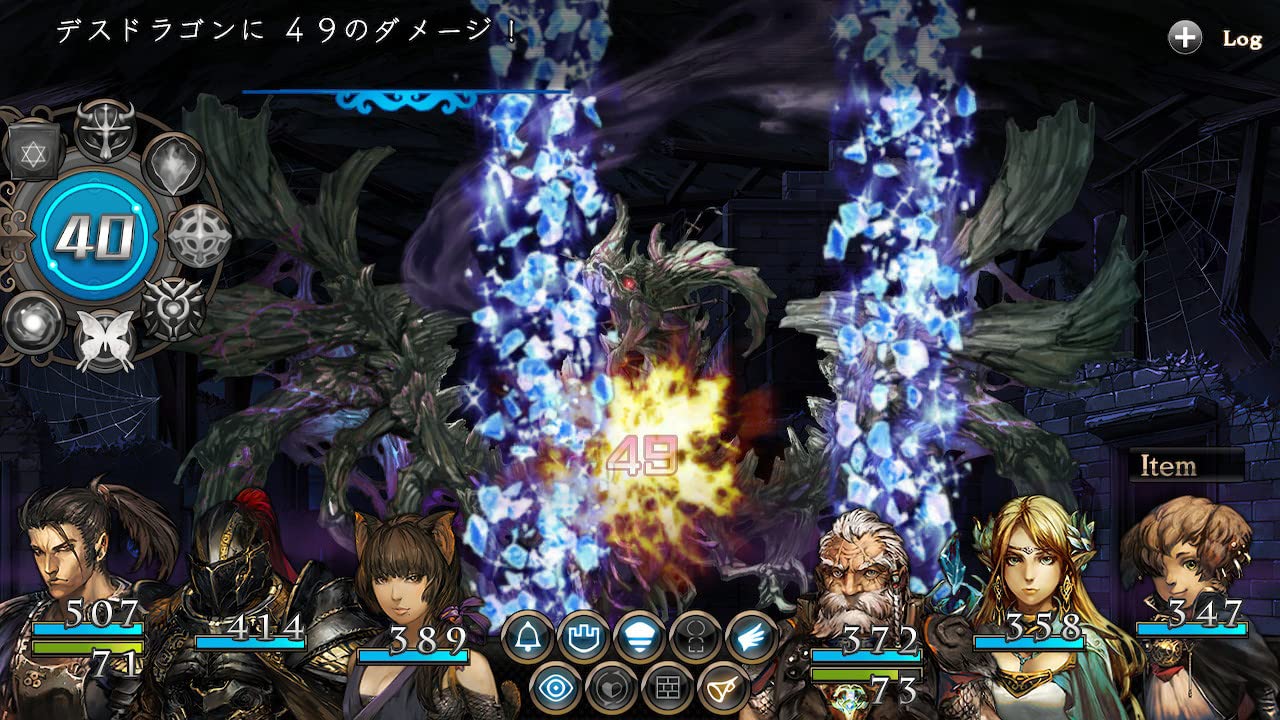Select the bell command icon
The height and width of the screenshot is (720, 1280).
tap(527, 637)
